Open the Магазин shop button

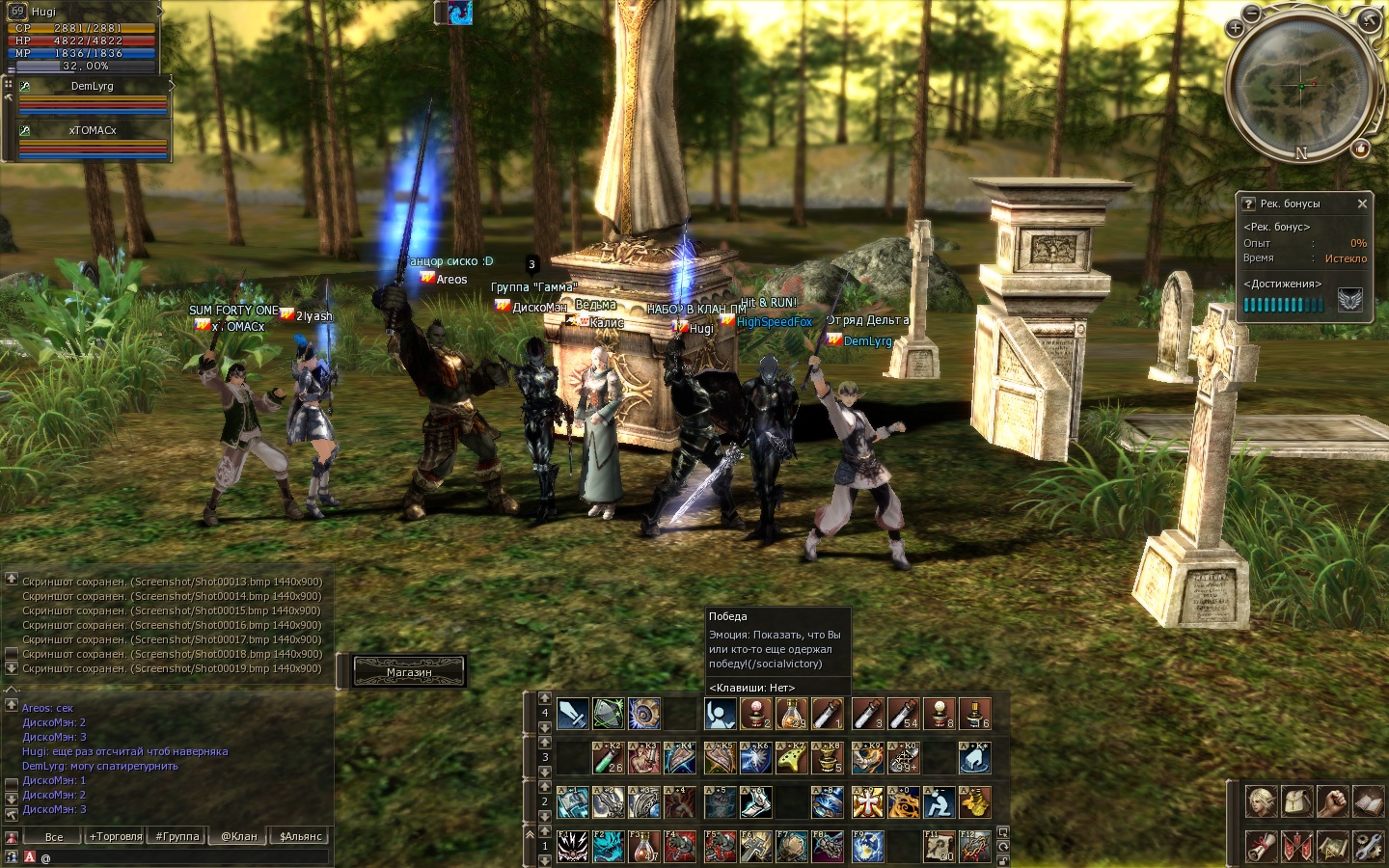pos(409,671)
